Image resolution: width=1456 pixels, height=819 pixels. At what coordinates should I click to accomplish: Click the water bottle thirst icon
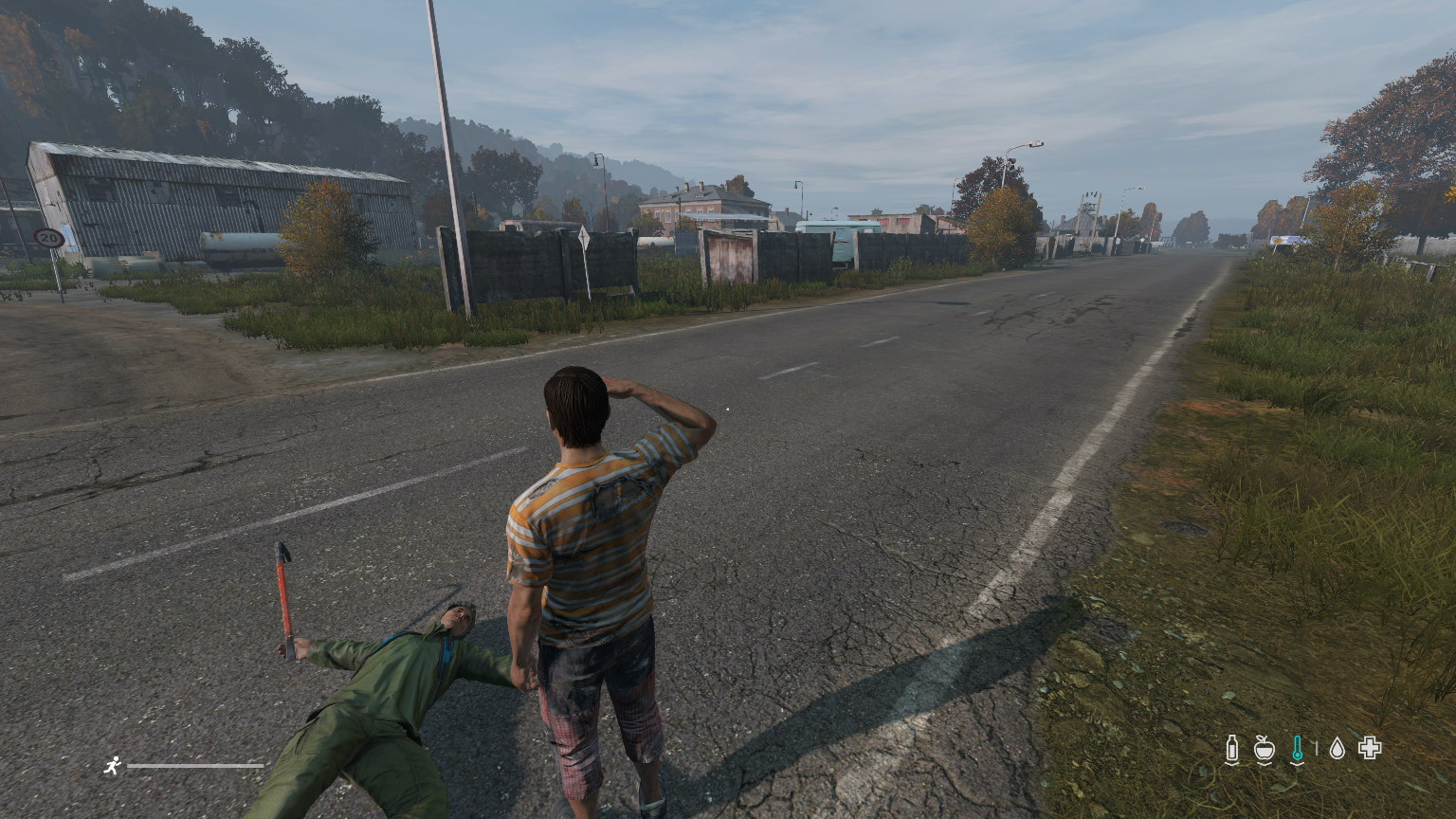coord(1231,749)
